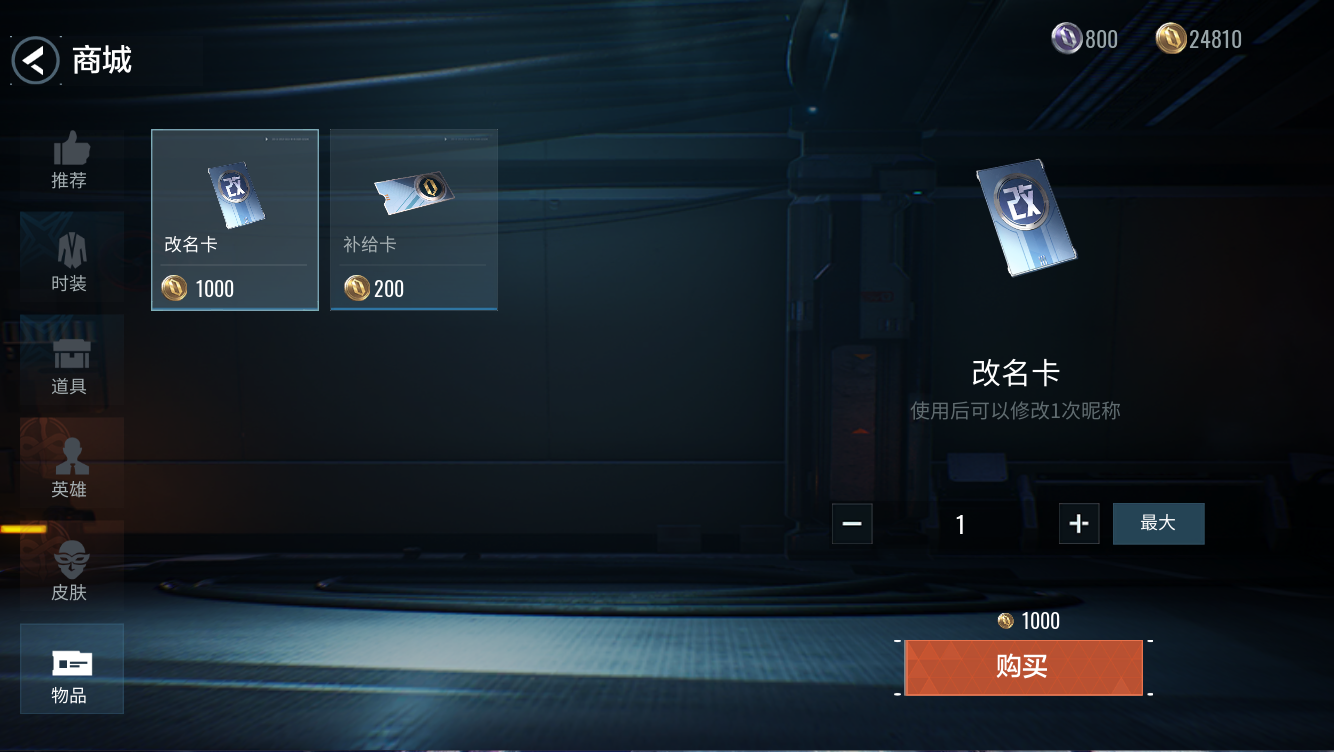Decrease purchase quantity with minus button
Viewport: 1334px width, 752px height.
(x=852, y=524)
